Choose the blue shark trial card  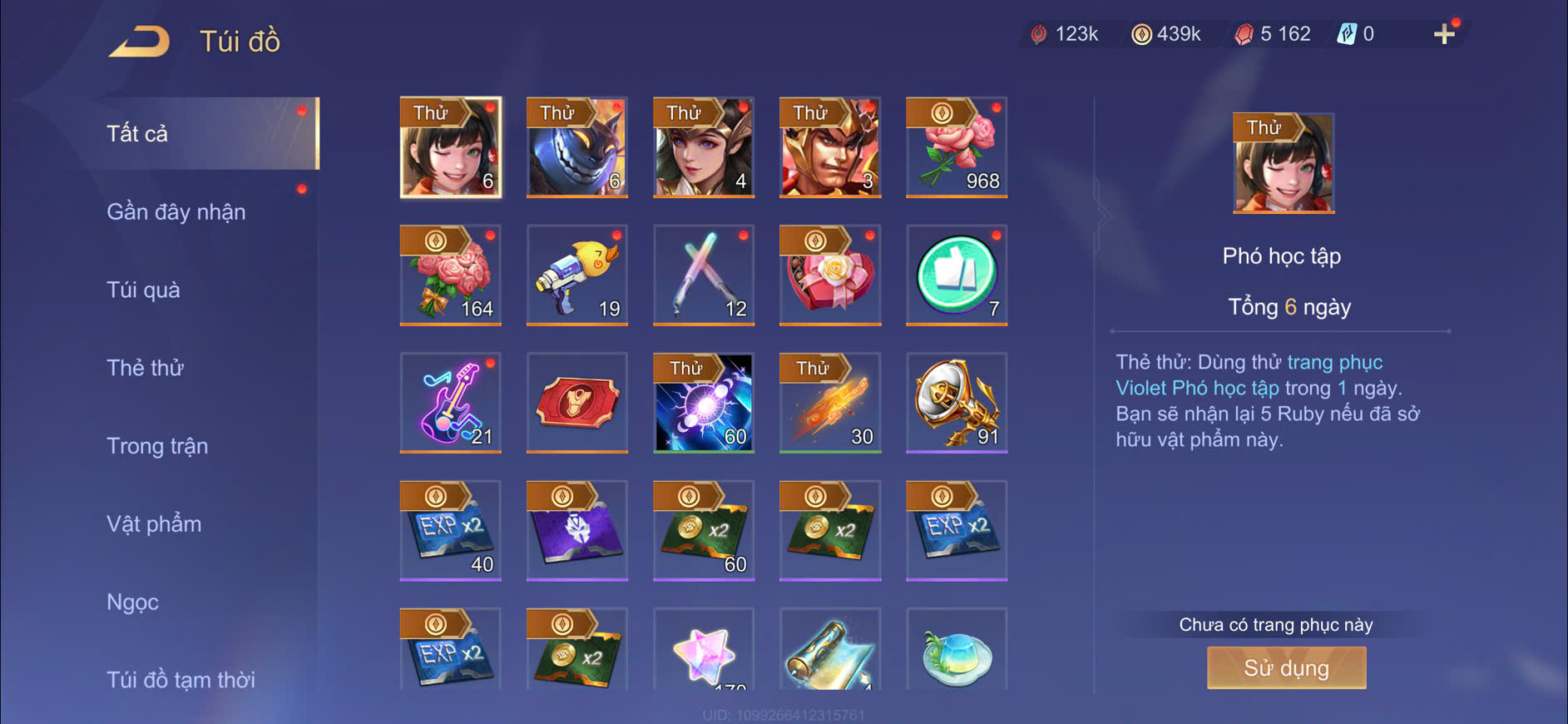pos(576,147)
